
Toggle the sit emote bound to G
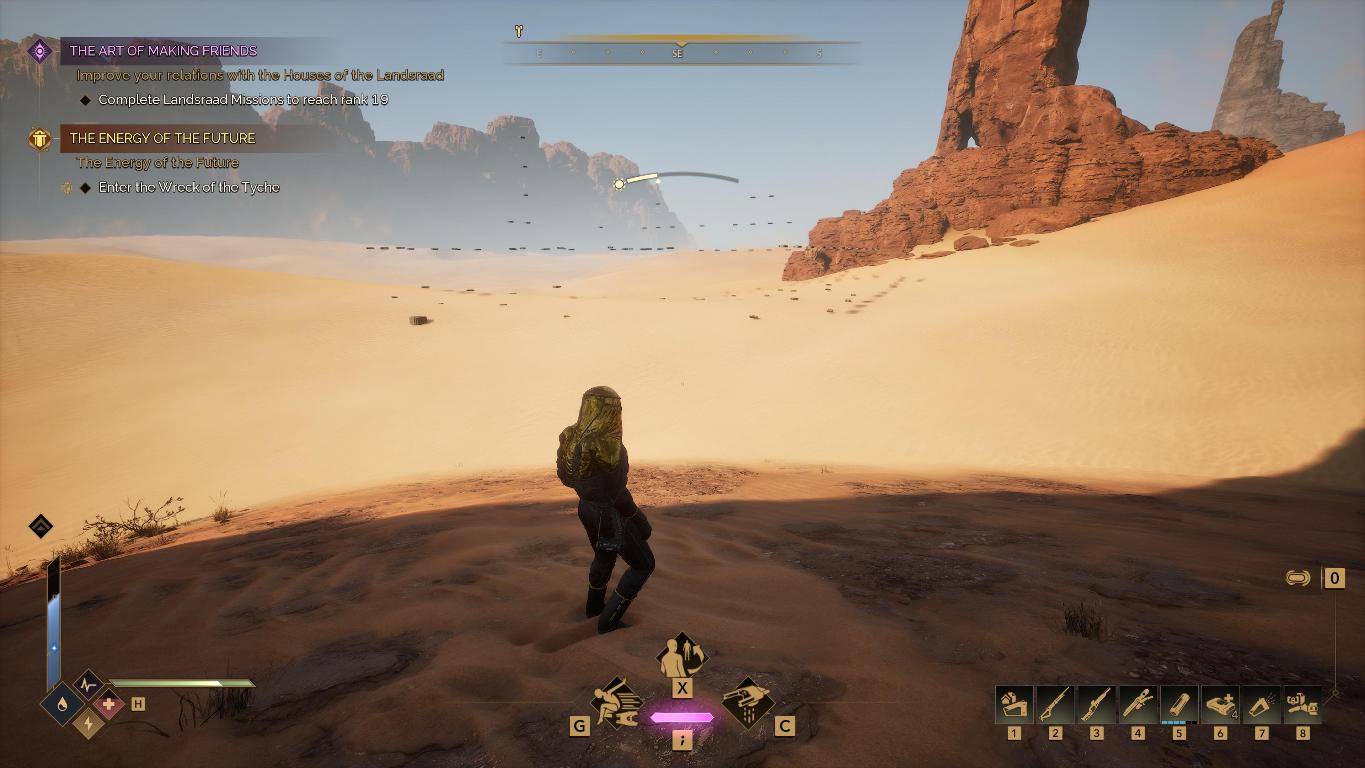click(x=614, y=704)
